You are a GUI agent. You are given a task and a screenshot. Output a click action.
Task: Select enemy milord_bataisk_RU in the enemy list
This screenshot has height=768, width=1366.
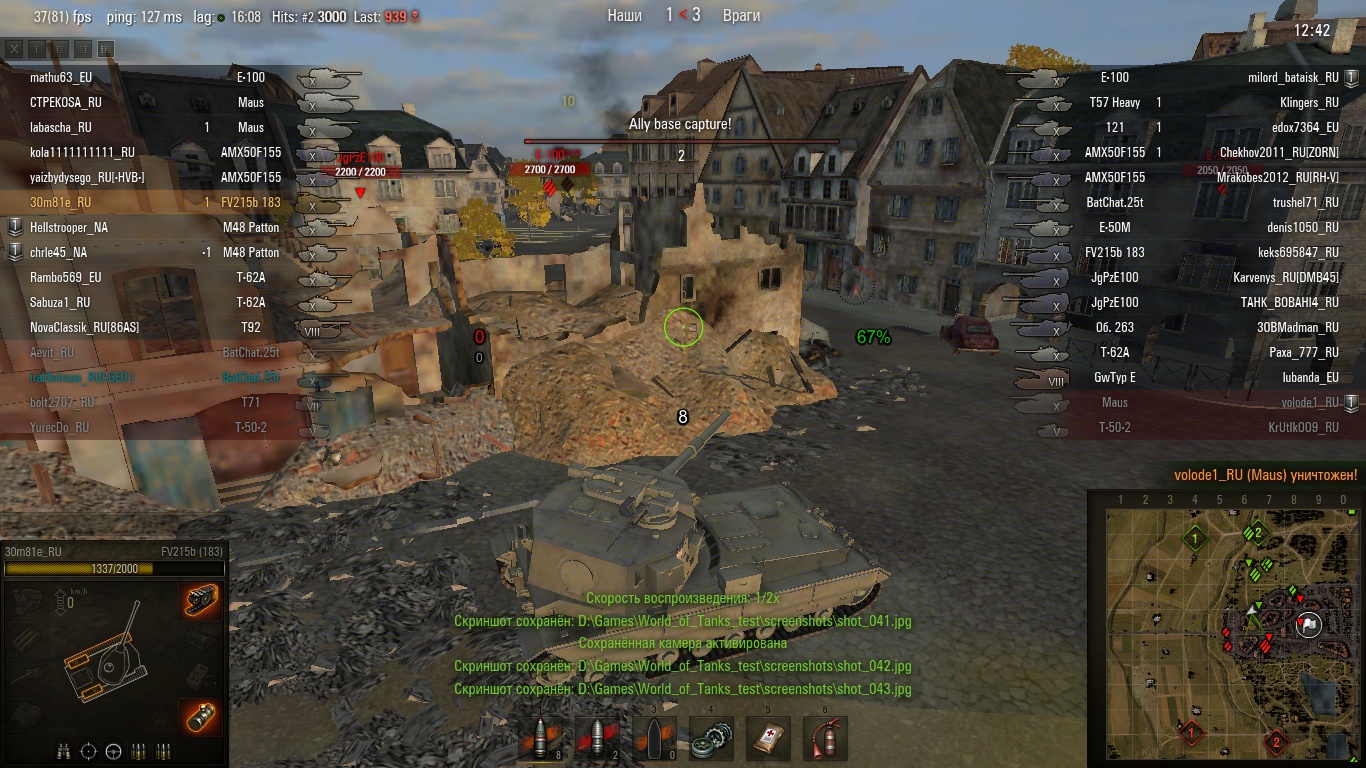1292,77
